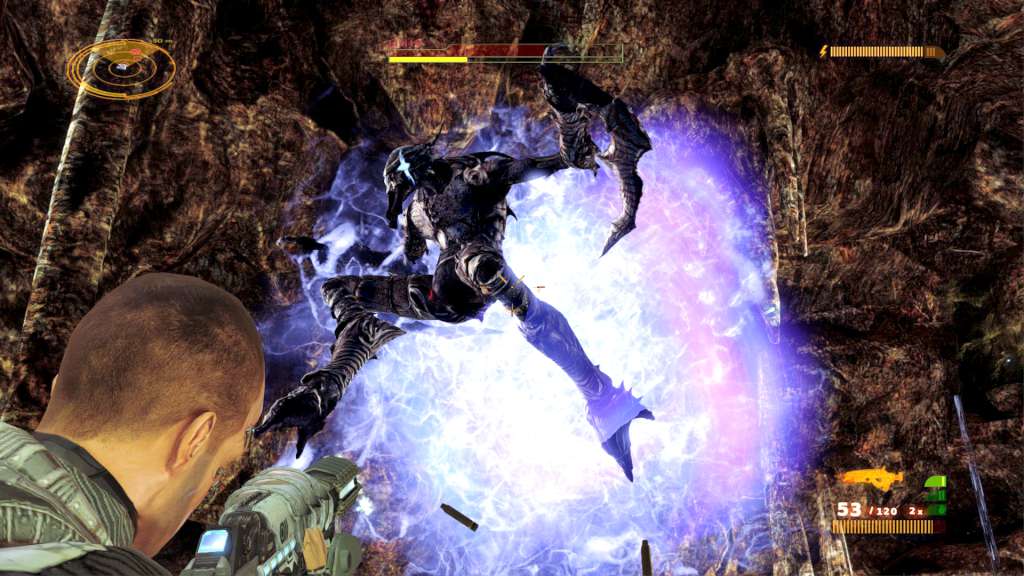This screenshot has height=576, width=1024.
Task: Select the red enemy blip on radar
Action: click(x=135, y=51)
